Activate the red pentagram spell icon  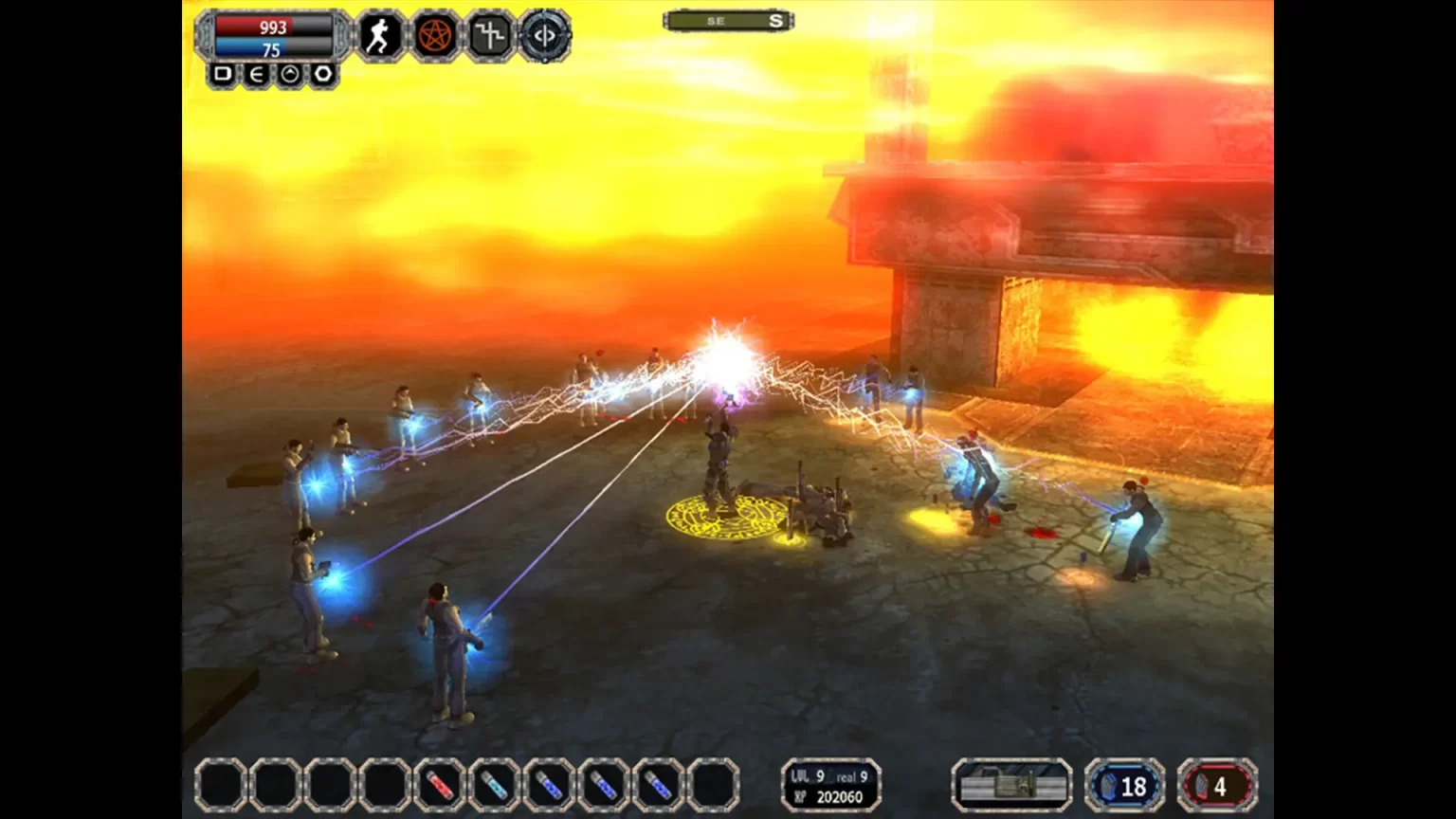point(434,36)
